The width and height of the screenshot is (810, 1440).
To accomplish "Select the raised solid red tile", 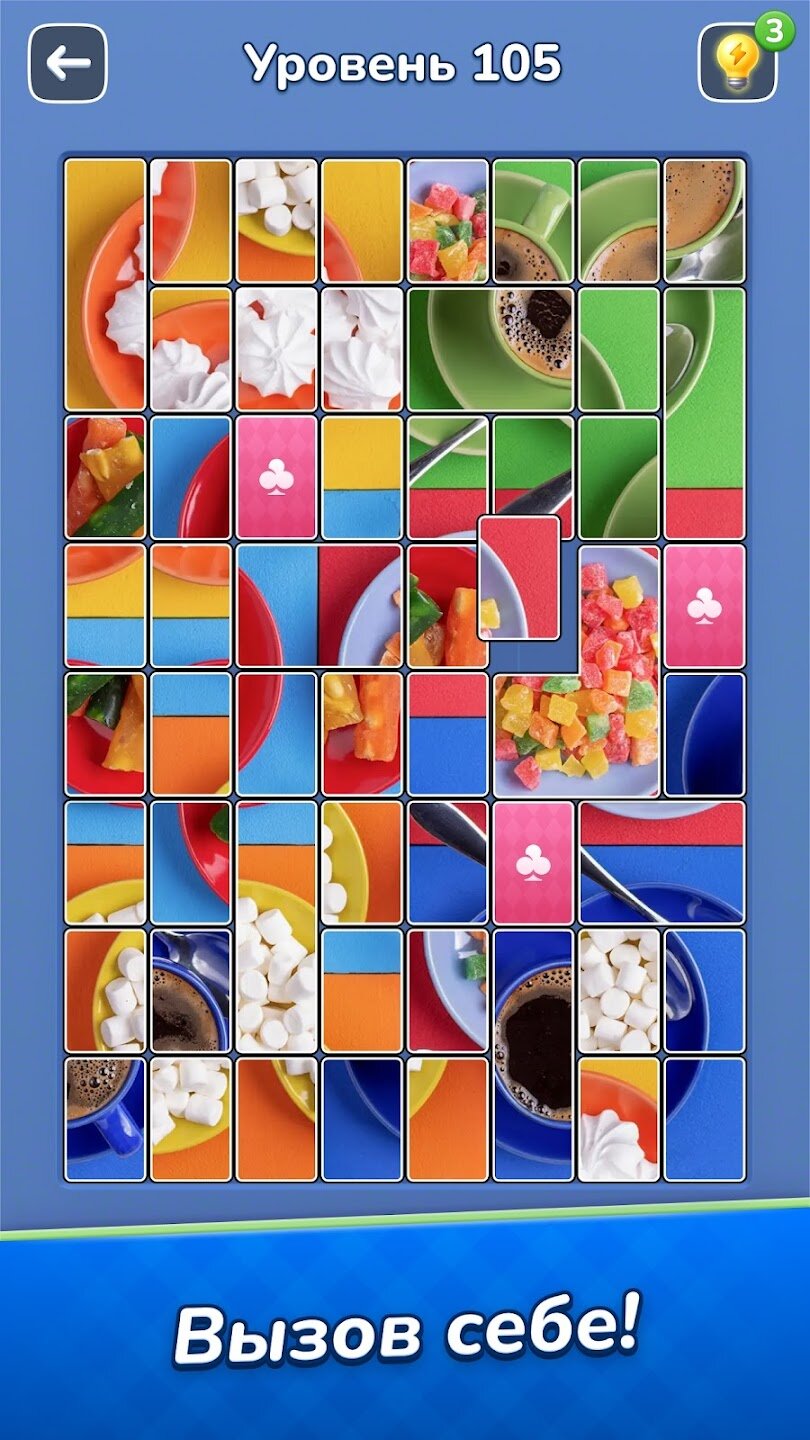I will click(x=518, y=577).
